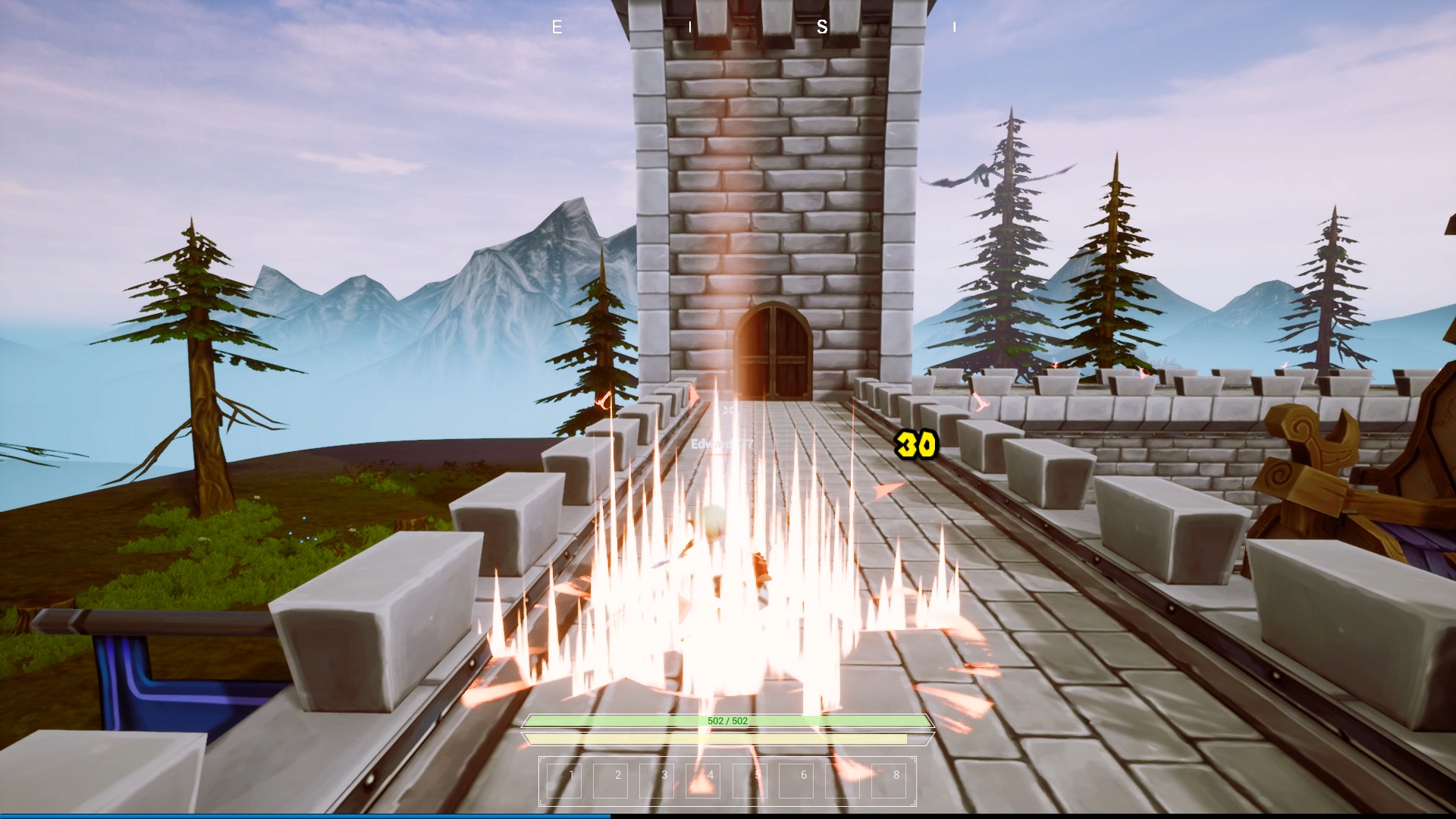
Task: Click the E compass marker at top
Action: pyautogui.click(x=557, y=27)
